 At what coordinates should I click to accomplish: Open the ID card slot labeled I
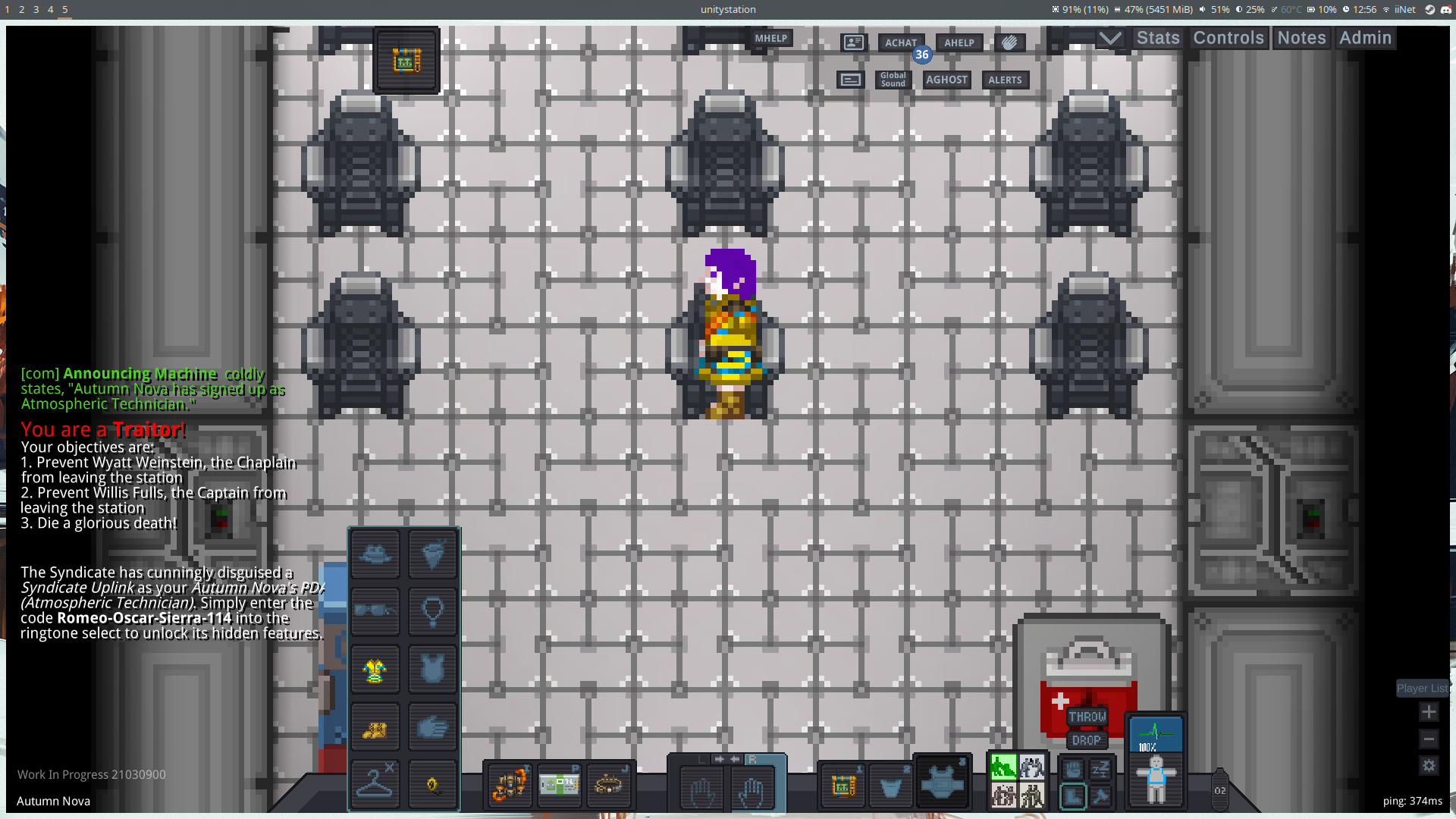(509, 787)
